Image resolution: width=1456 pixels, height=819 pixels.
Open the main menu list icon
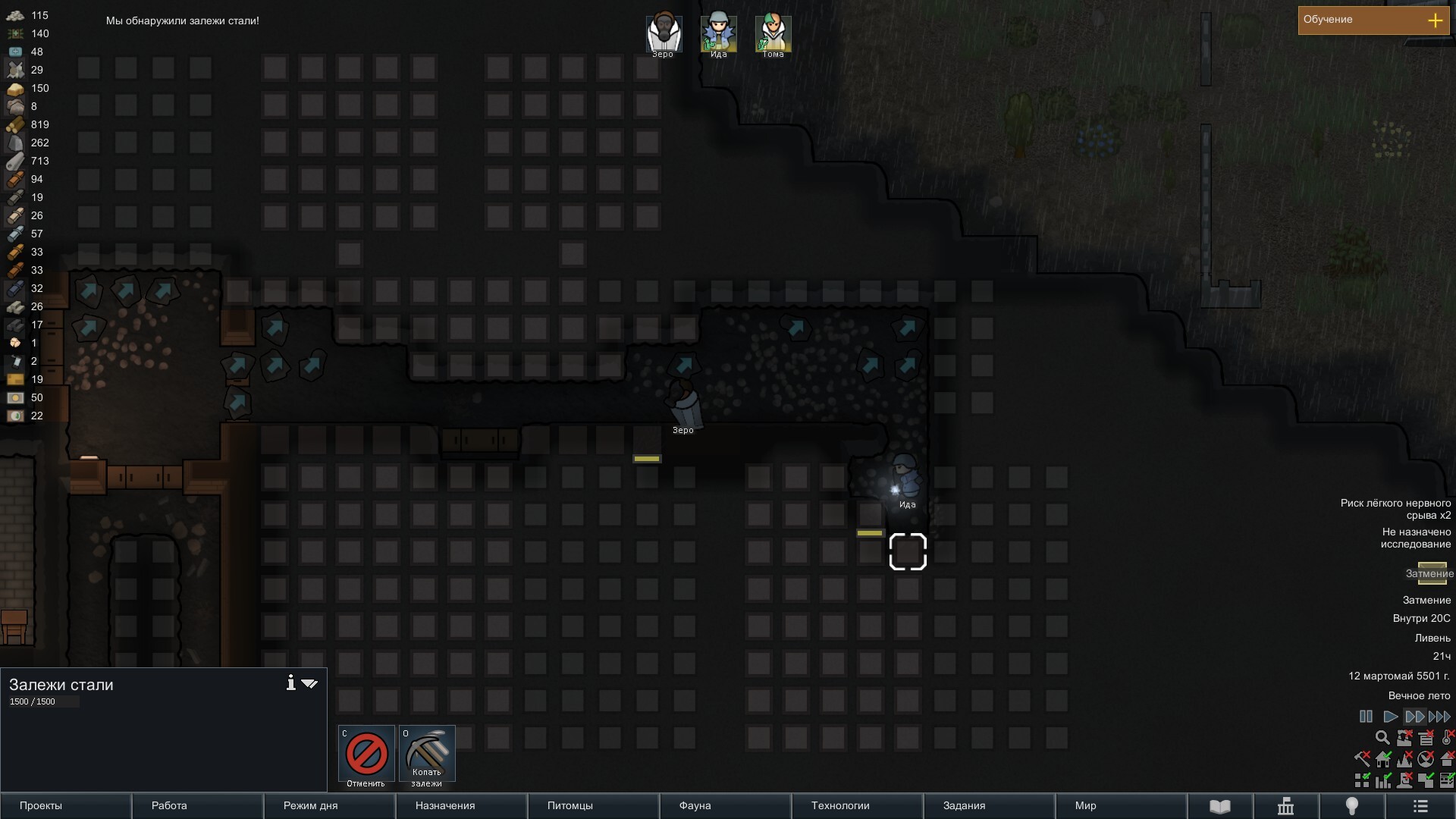[x=1420, y=806]
